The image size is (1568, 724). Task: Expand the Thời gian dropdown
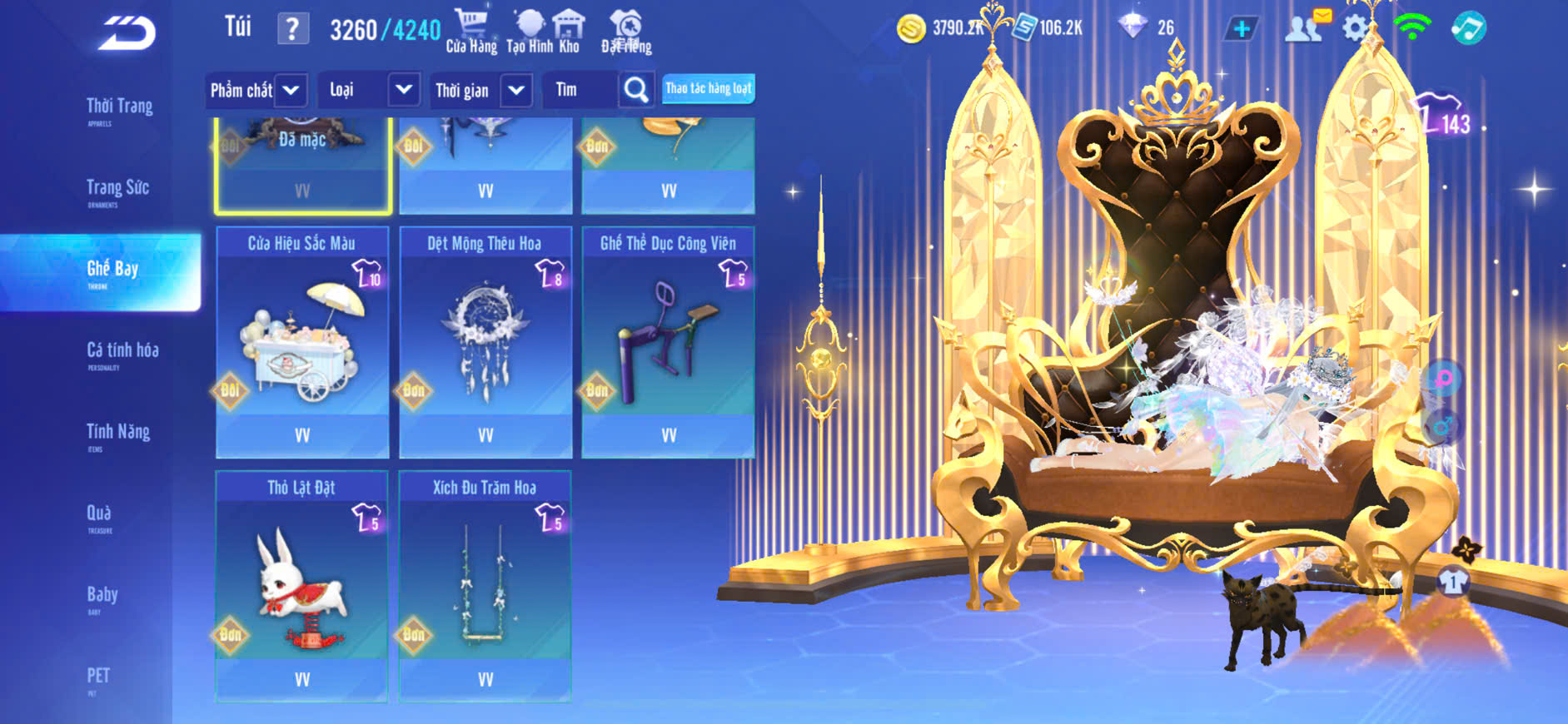[481, 90]
